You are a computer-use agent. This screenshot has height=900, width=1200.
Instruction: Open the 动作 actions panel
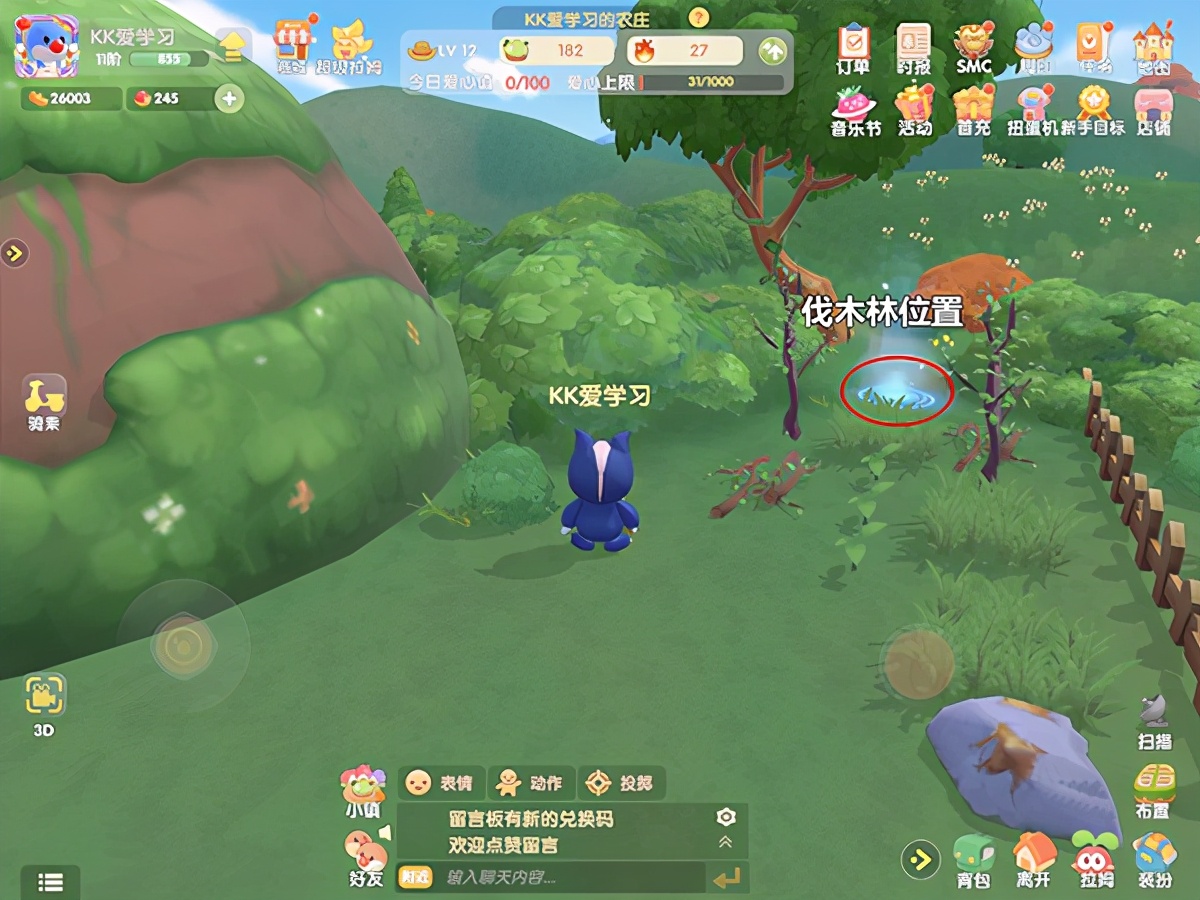(530, 782)
